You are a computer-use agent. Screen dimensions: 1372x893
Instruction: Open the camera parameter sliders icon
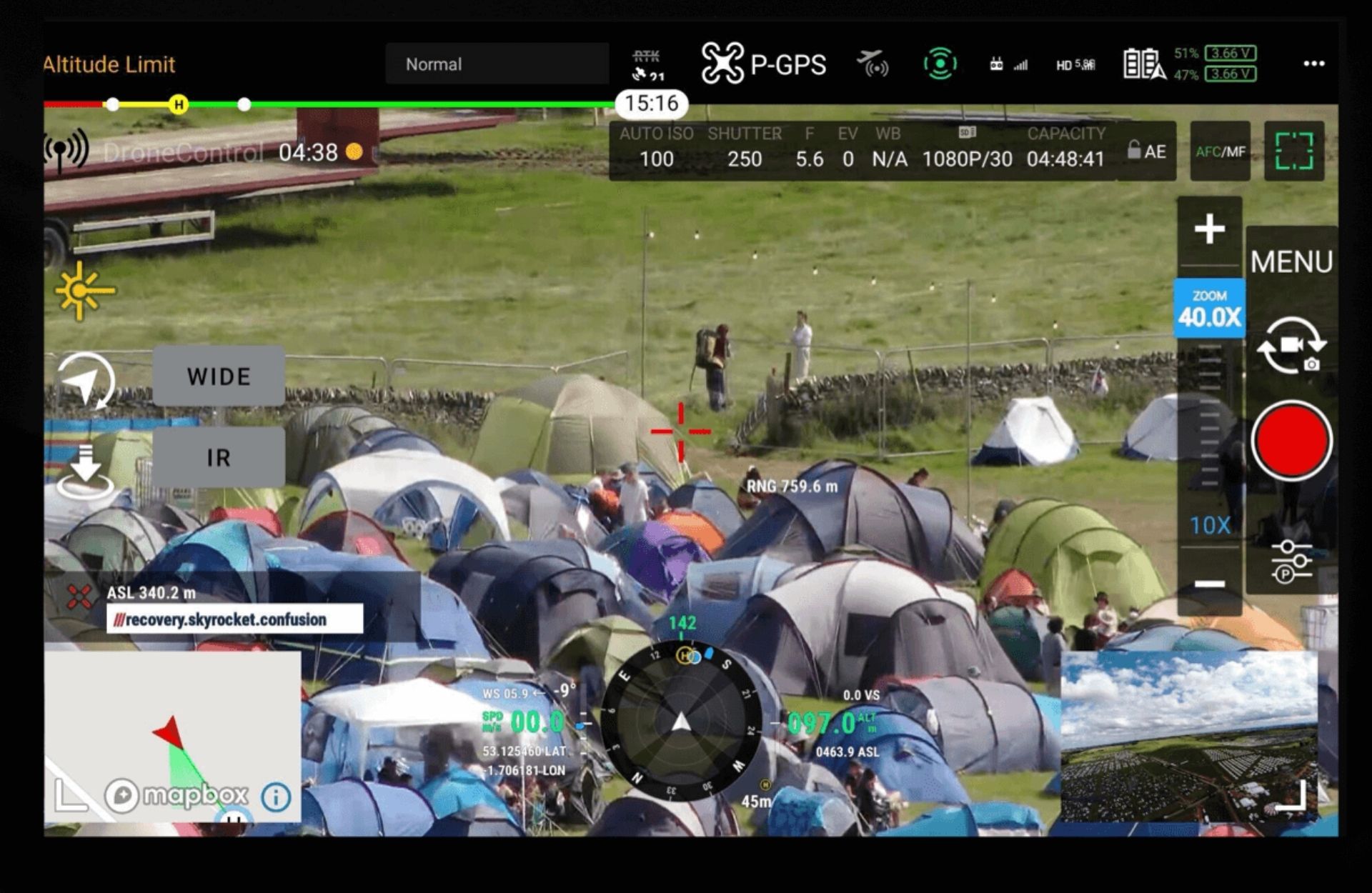1291,561
